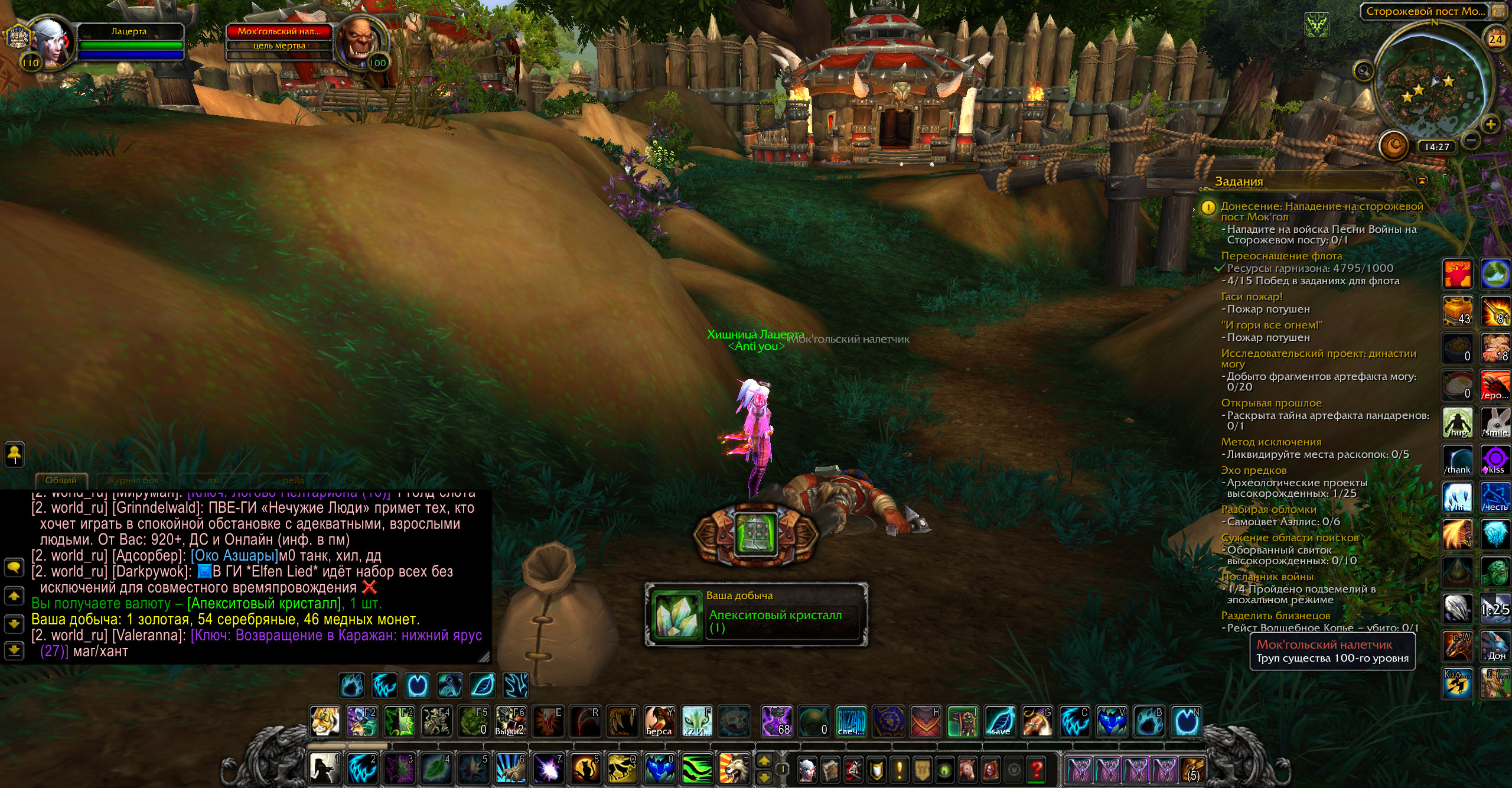1512x788 pixels.
Task: Select the Лацерта player portrait
Action: pyautogui.click(x=52, y=44)
